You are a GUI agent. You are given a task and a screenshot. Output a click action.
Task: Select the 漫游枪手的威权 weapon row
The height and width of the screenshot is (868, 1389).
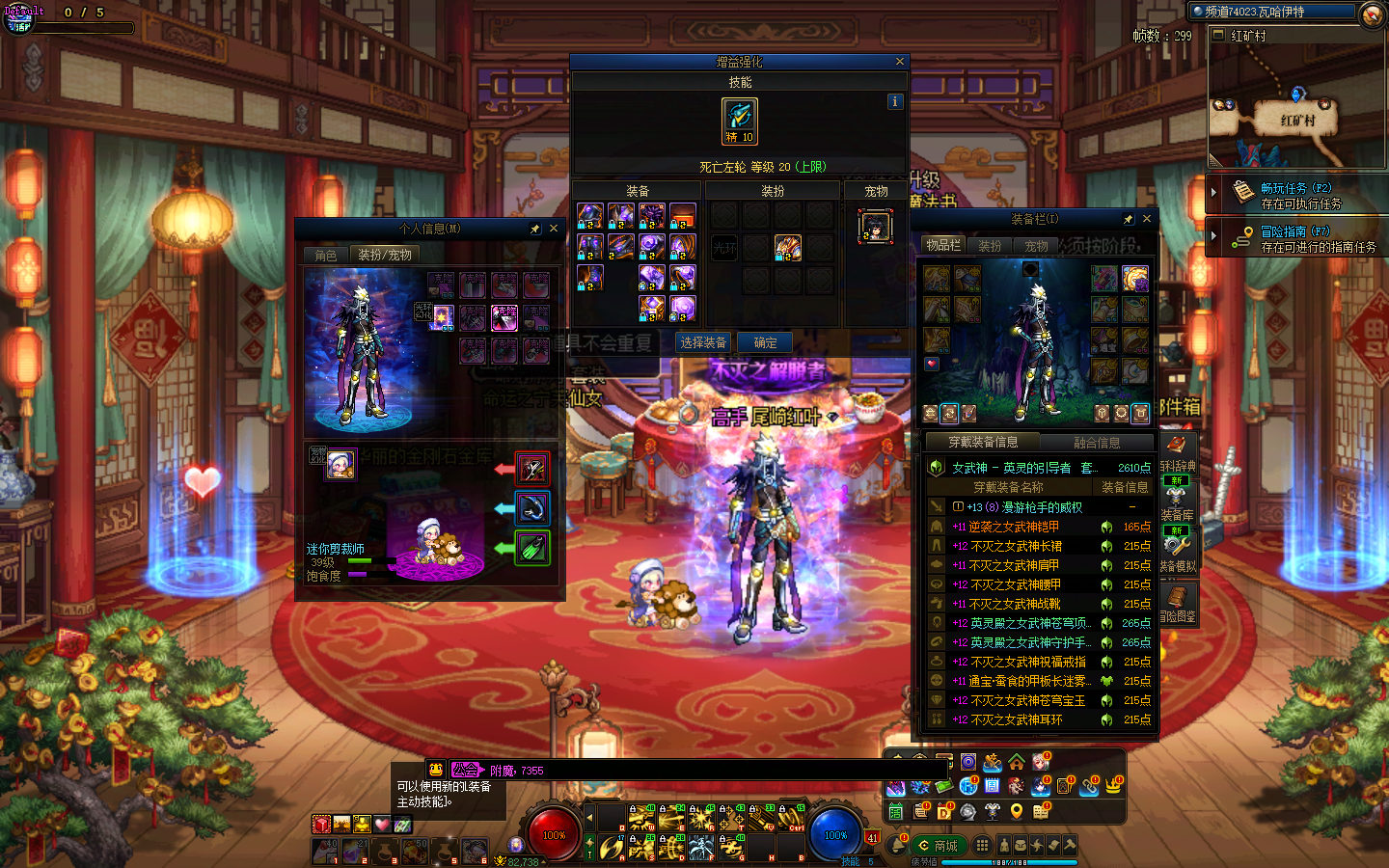click(x=1026, y=507)
